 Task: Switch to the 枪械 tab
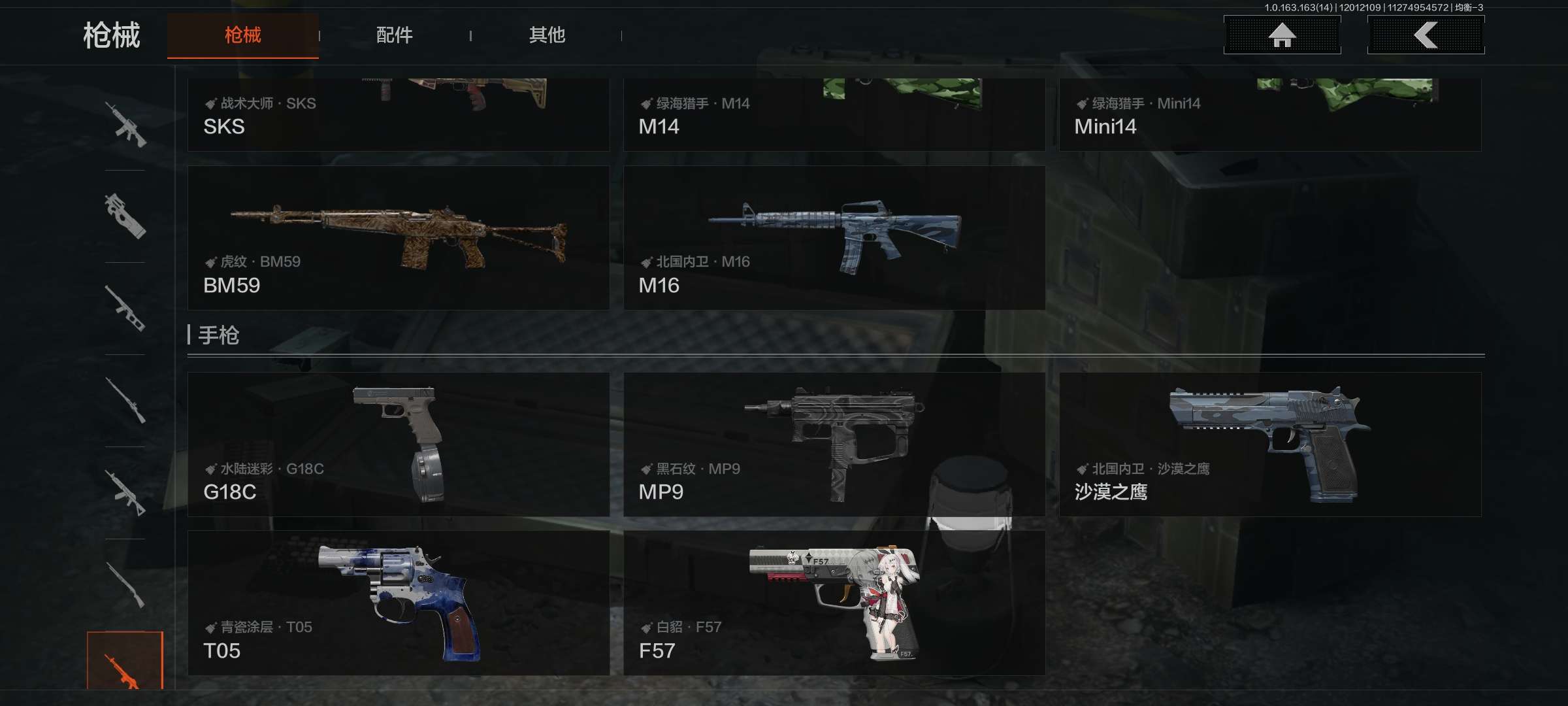click(242, 35)
